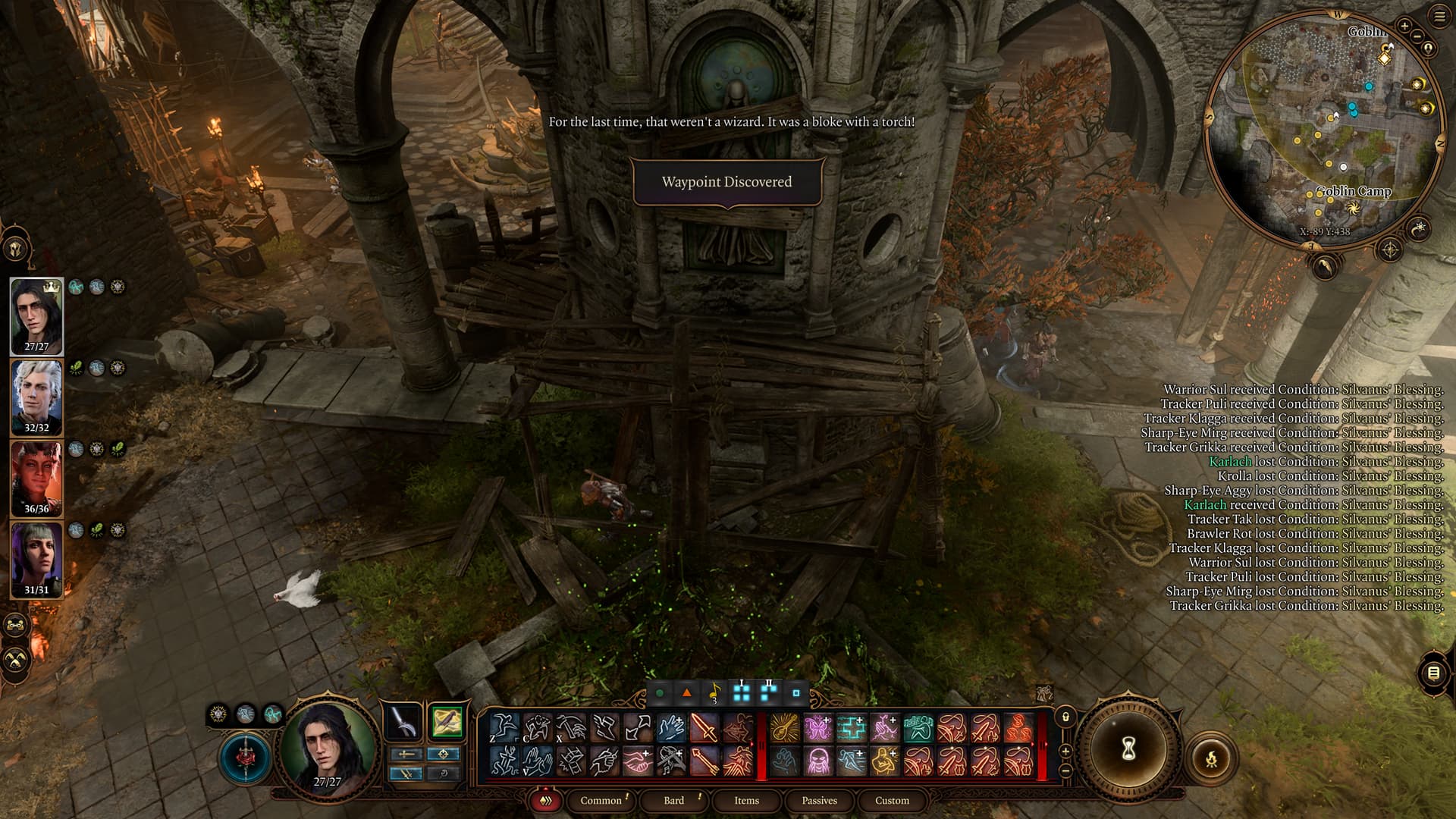Viewport: 1456px width, 819px height.
Task: Toggle group mode chain-link icon
Action: click(16, 626)
